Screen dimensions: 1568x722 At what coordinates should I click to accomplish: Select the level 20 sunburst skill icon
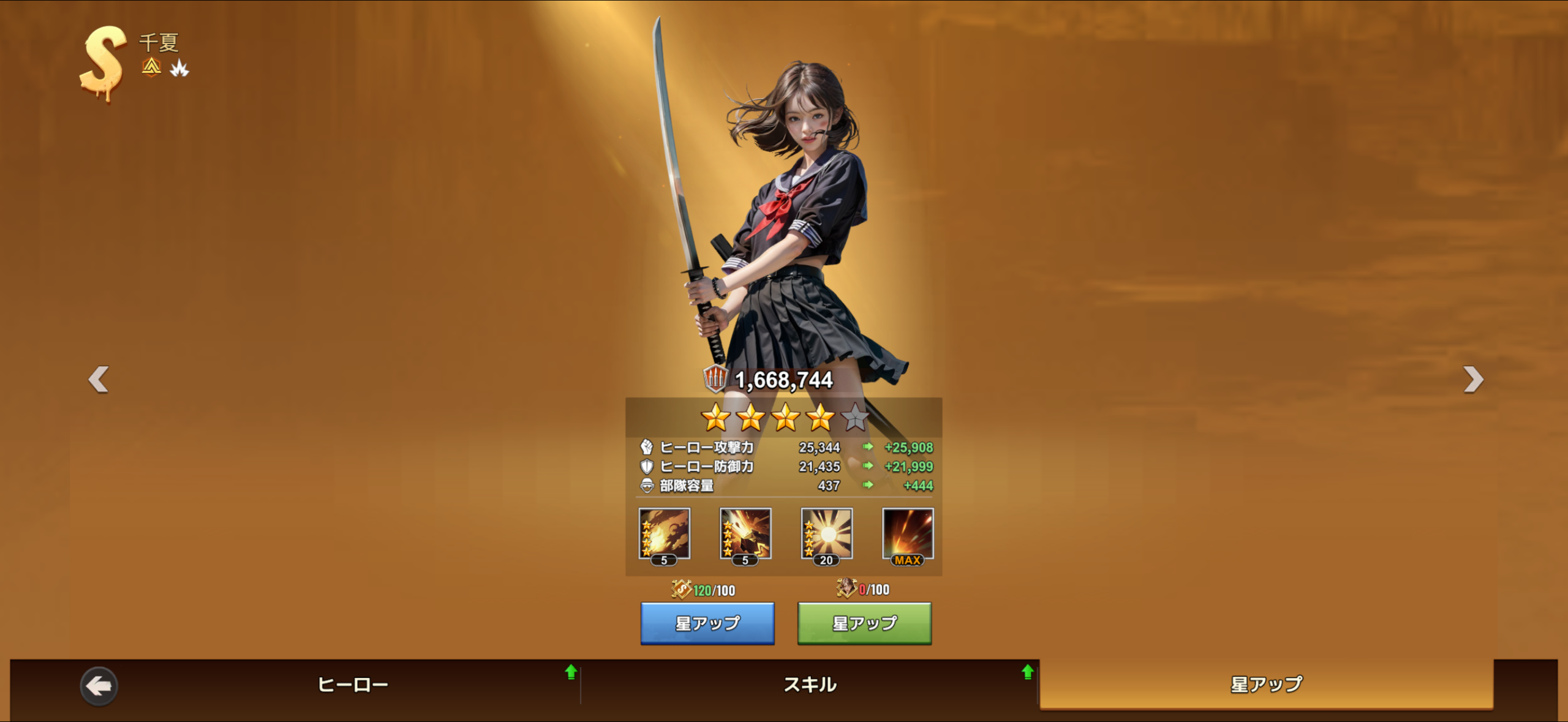coord(826,535)
